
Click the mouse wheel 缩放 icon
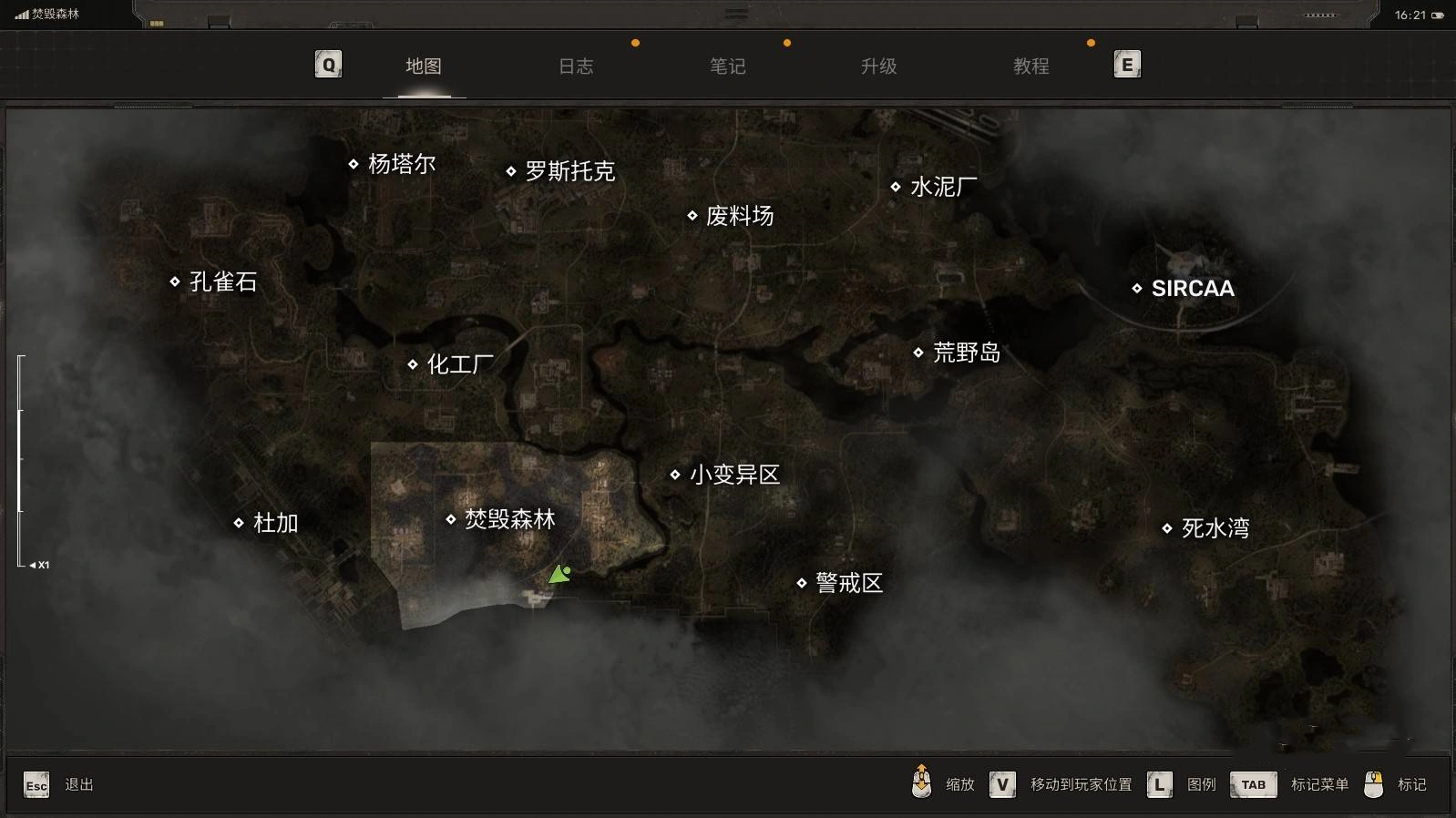tap(922, 783)
